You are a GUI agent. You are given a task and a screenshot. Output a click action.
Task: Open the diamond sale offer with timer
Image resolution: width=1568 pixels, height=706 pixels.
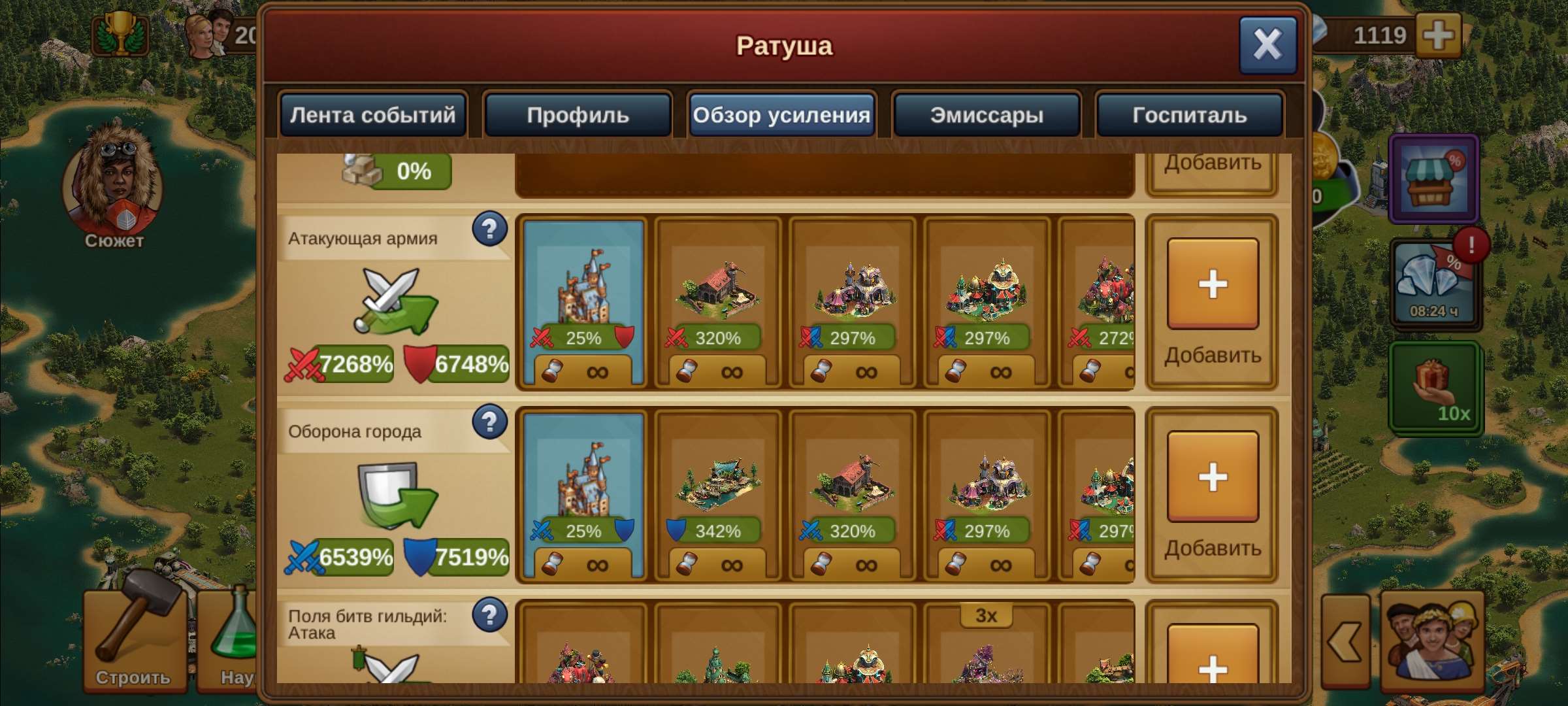click(x=1434, y=281)
